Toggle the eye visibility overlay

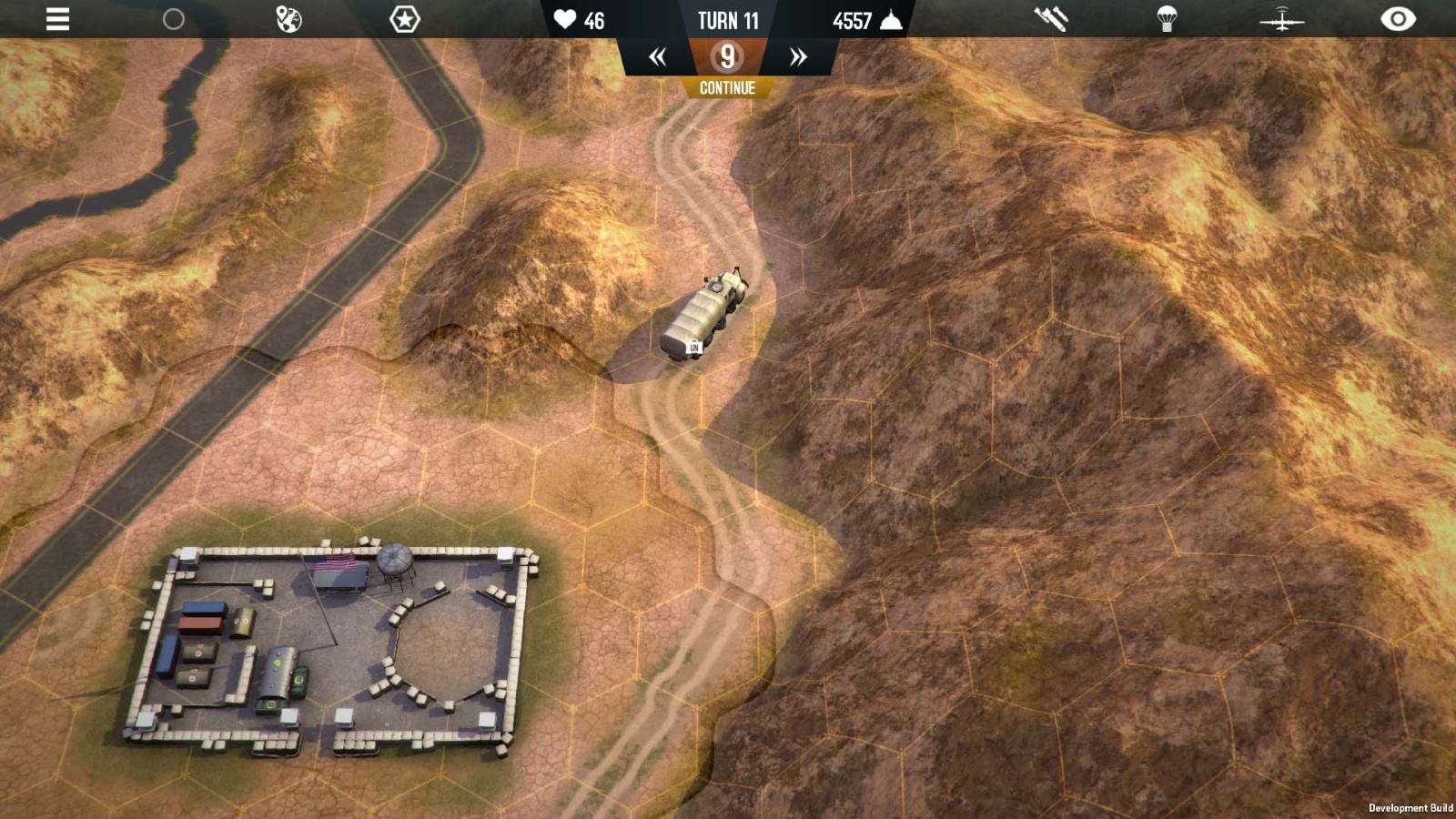point(1399,17)
